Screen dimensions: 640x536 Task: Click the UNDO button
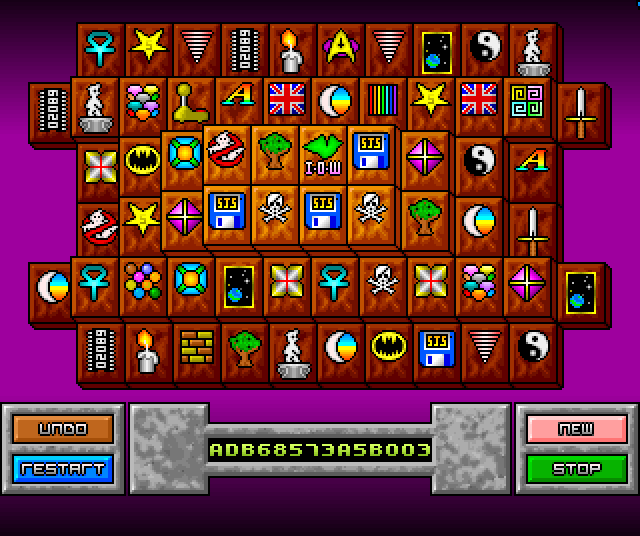pos(63,429)
